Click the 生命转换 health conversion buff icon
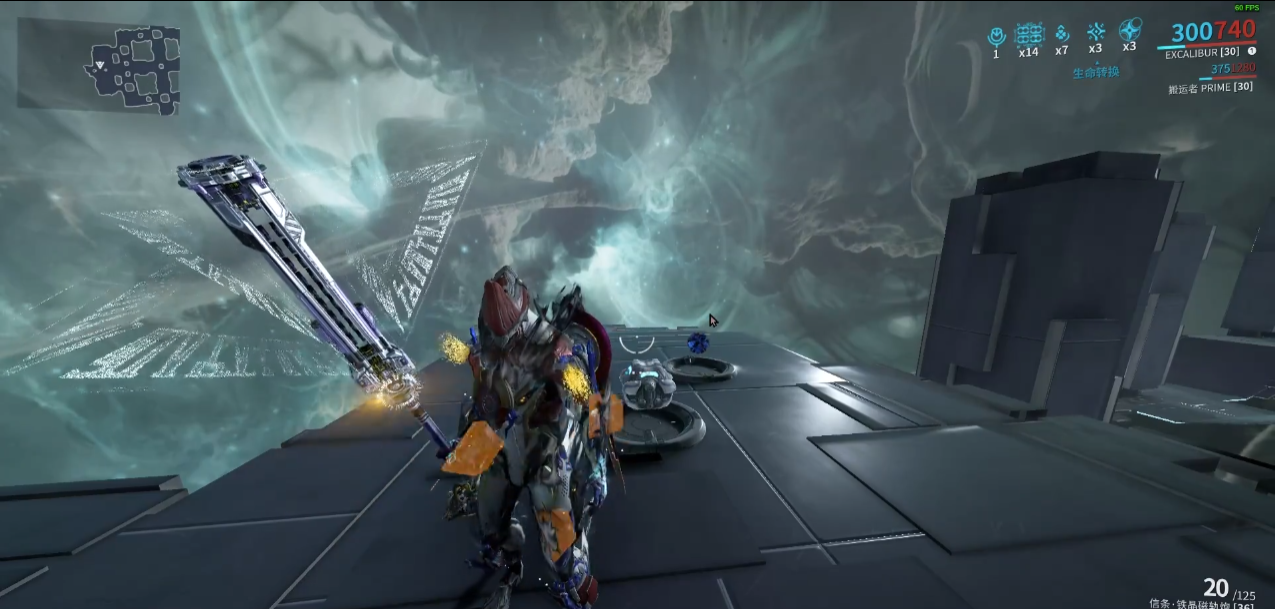Image resolution: width=1275 pixels, height=609 pixels. 1096,32
